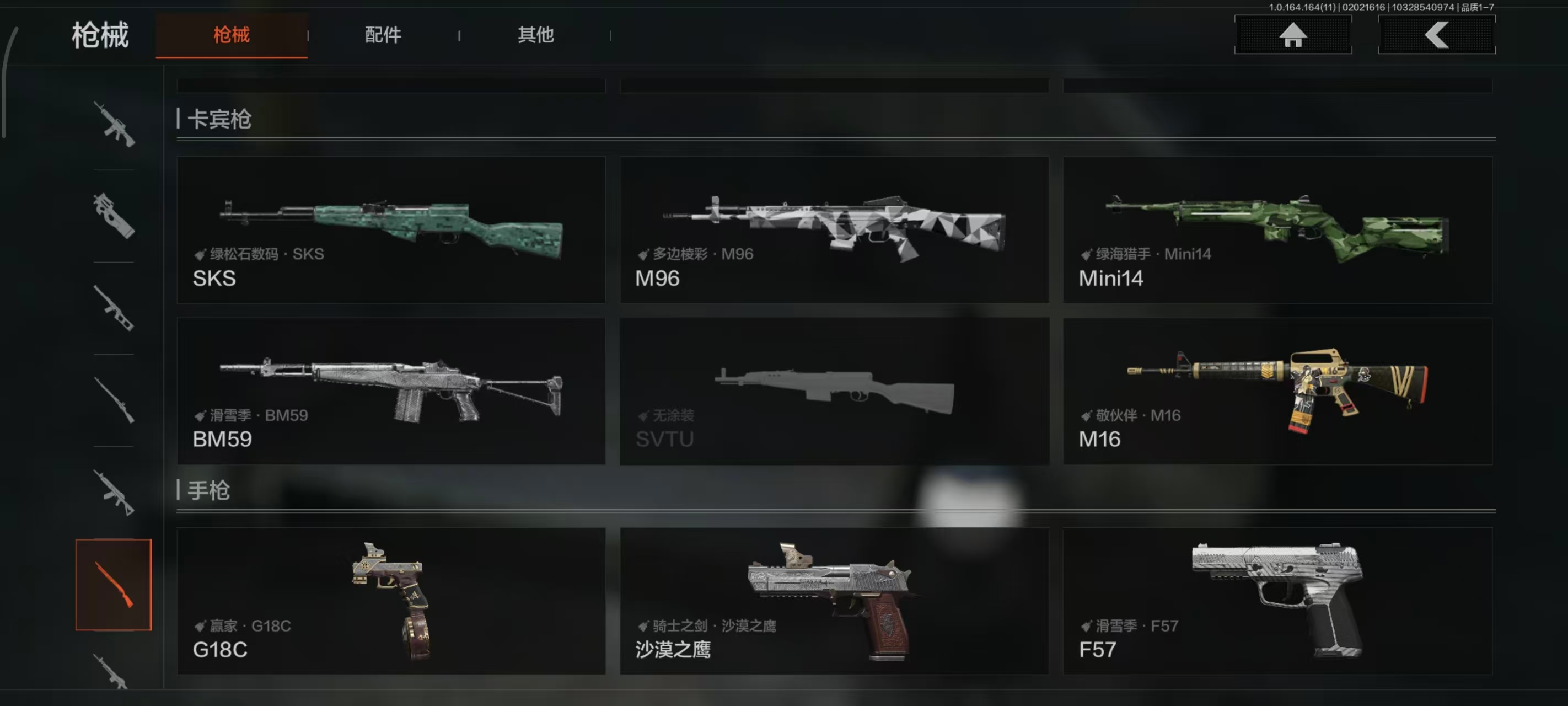The width and height of the screenshot is (1568, 706).
Task: Click the home icon button
Action: pyautogui.click(x=1292, y=35)
